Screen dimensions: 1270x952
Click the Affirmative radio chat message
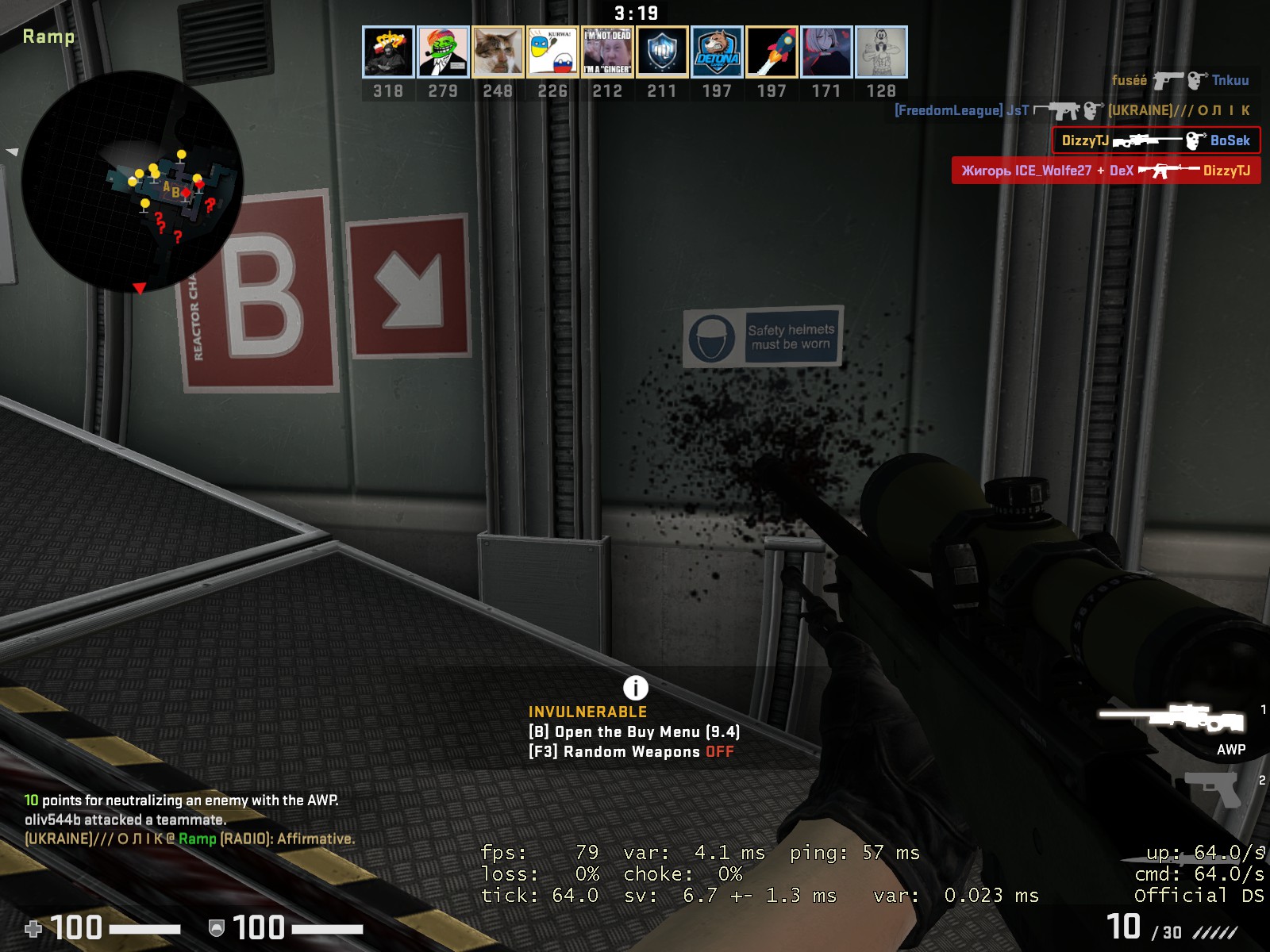pos(190,839)
